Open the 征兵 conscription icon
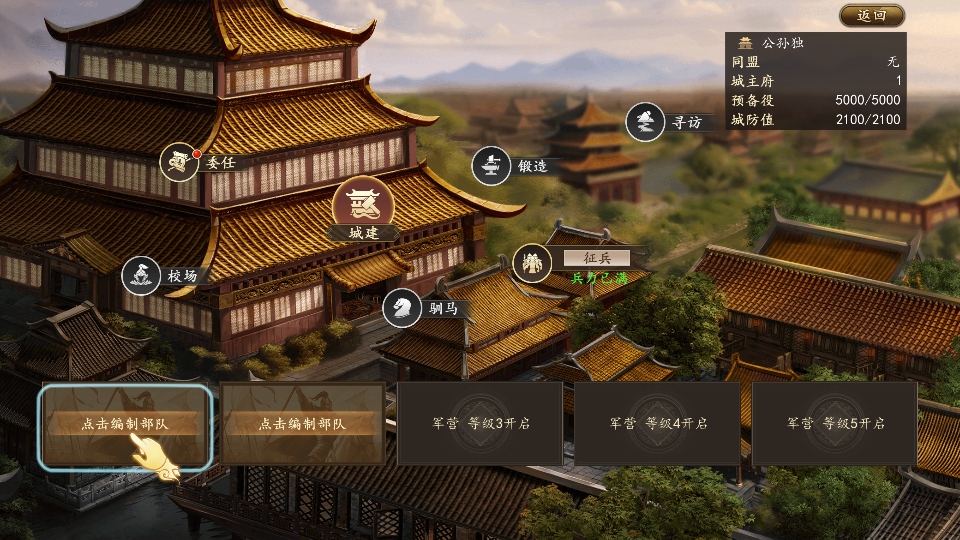The height and width of the screenshot is (540, 960). click(x=532, y=263)
